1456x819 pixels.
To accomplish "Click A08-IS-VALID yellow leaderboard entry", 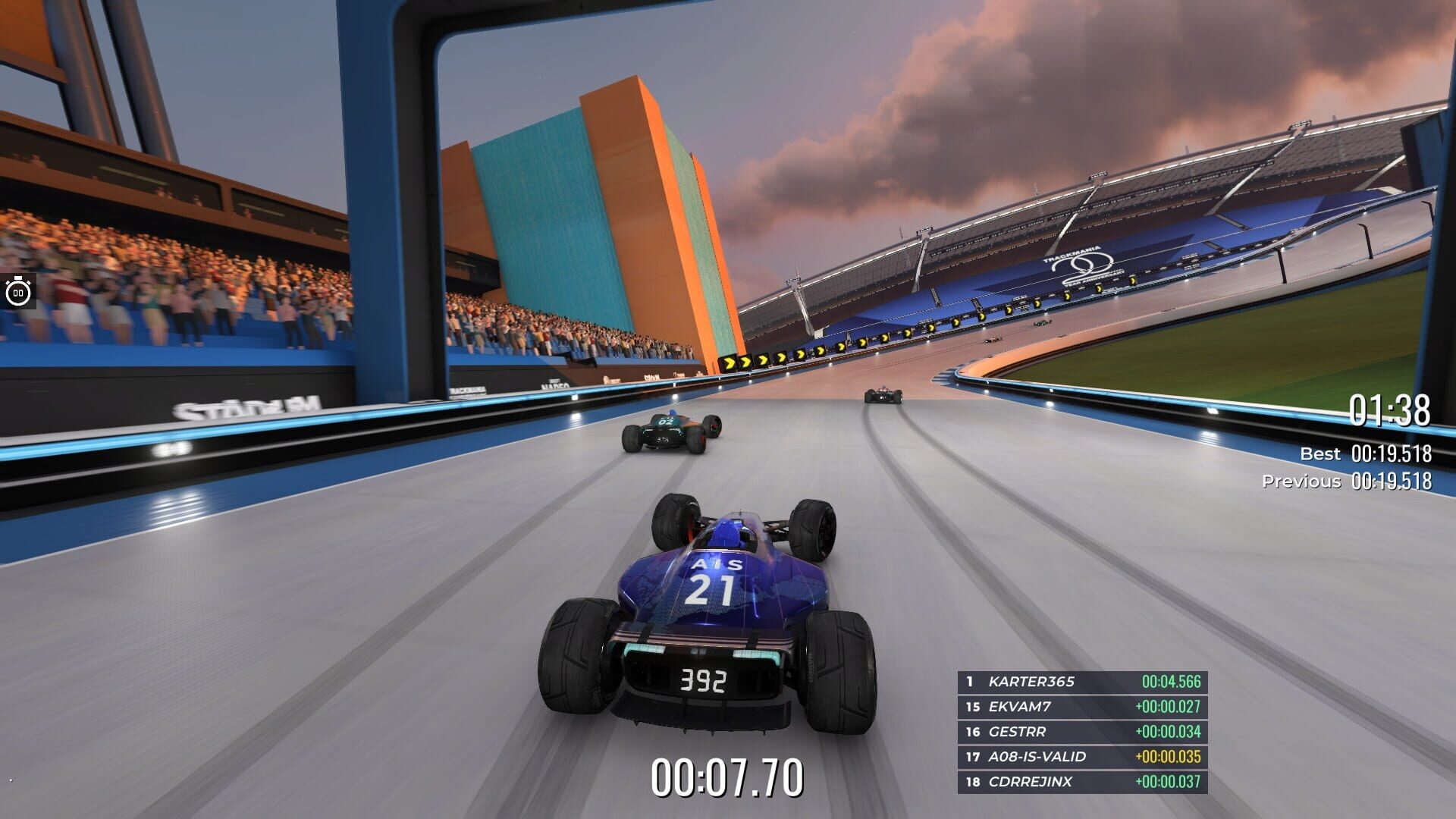I will tap(1039, 756).
